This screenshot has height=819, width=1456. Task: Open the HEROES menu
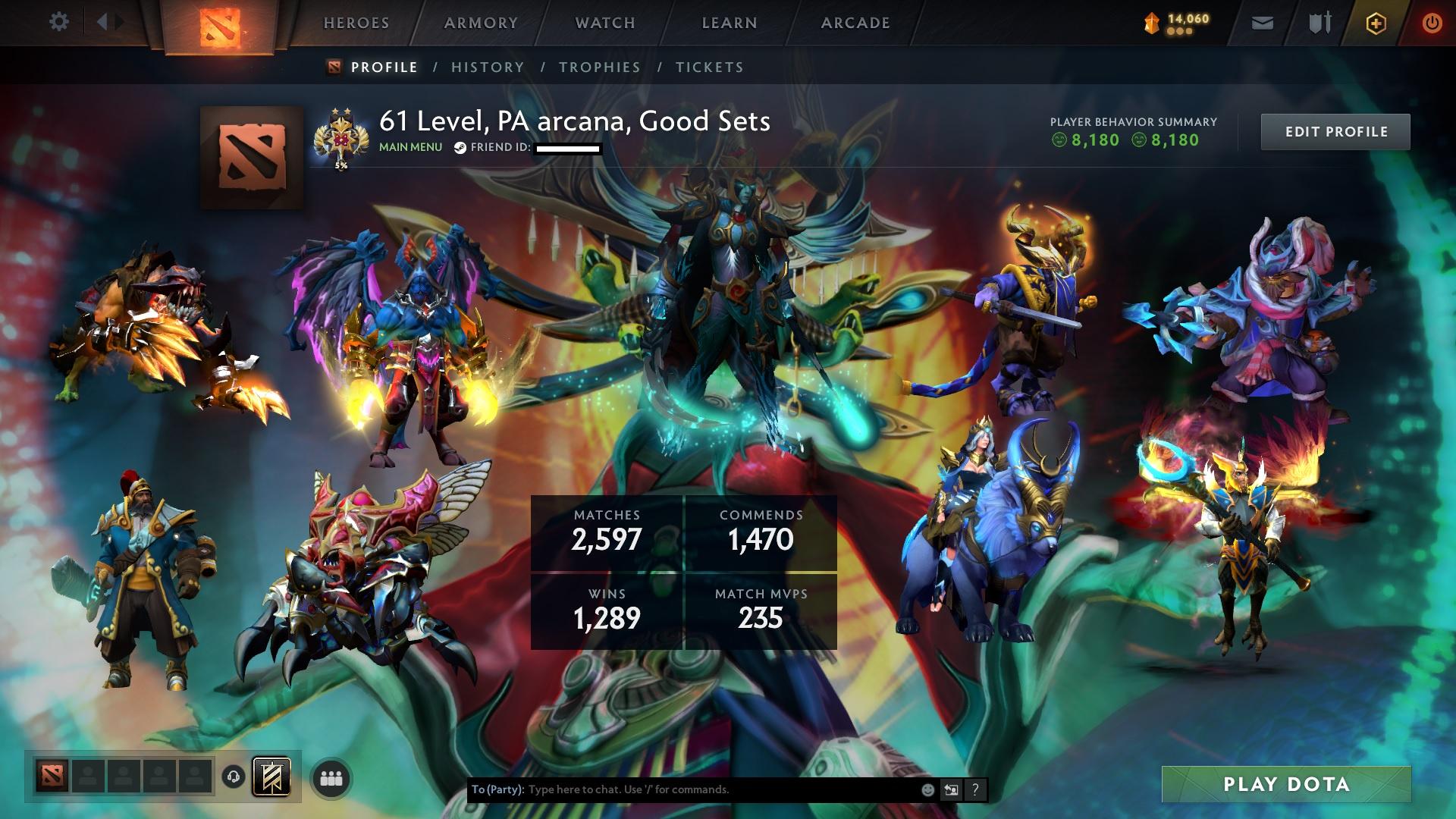[355, 23]
